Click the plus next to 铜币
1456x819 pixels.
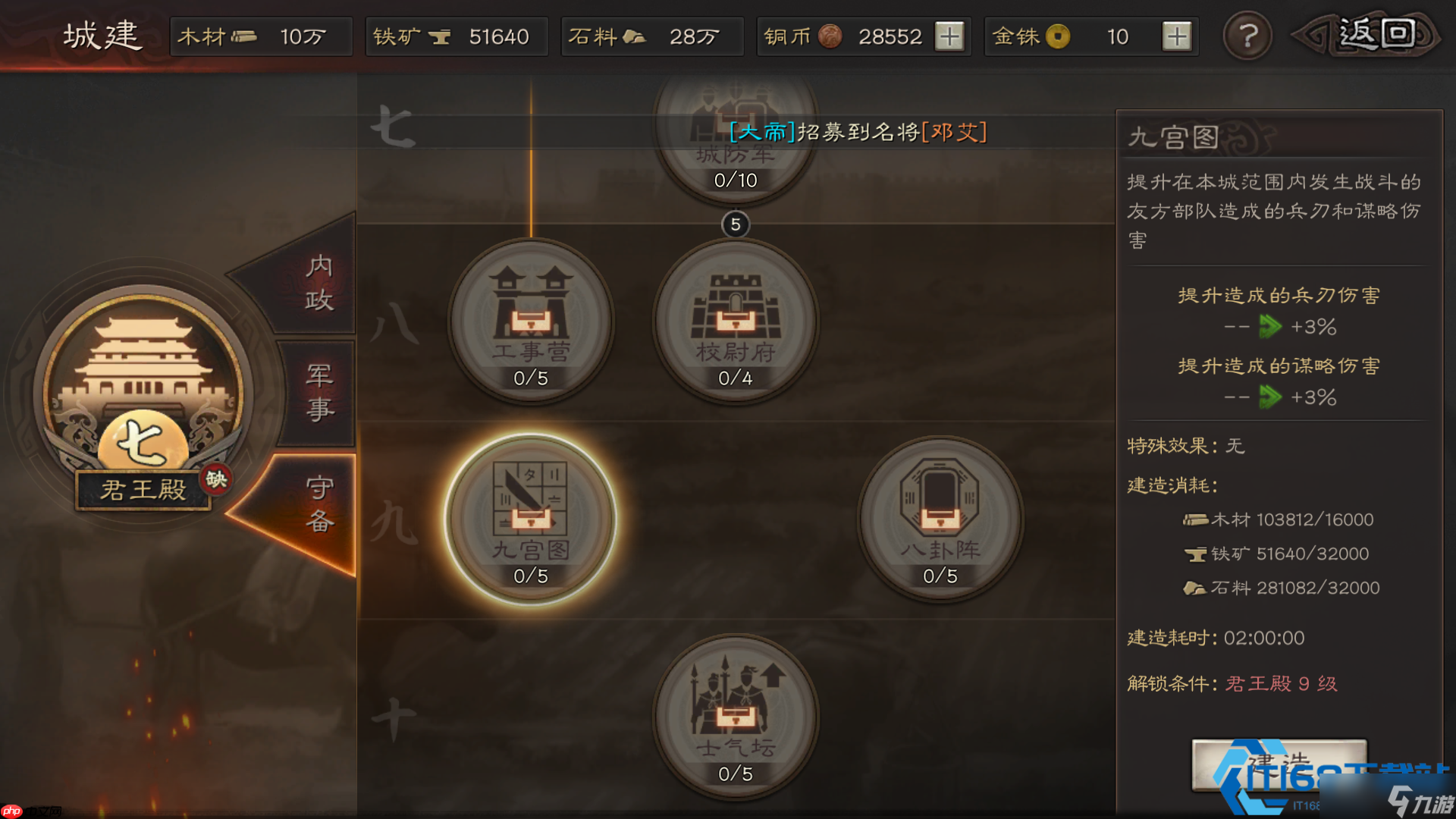(x=950, y=36)
